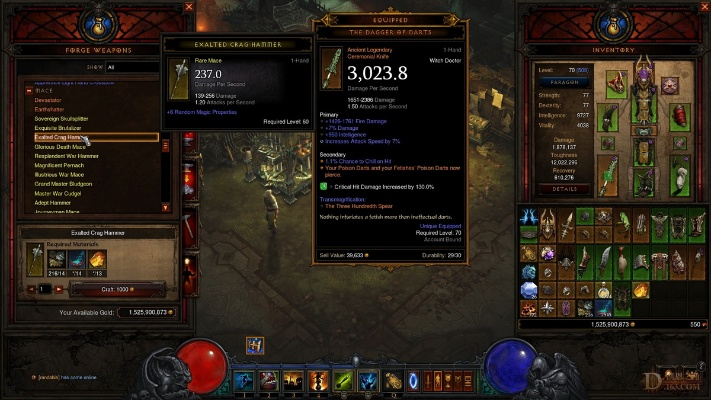Select the yellow flame gem inventory item

641,291
